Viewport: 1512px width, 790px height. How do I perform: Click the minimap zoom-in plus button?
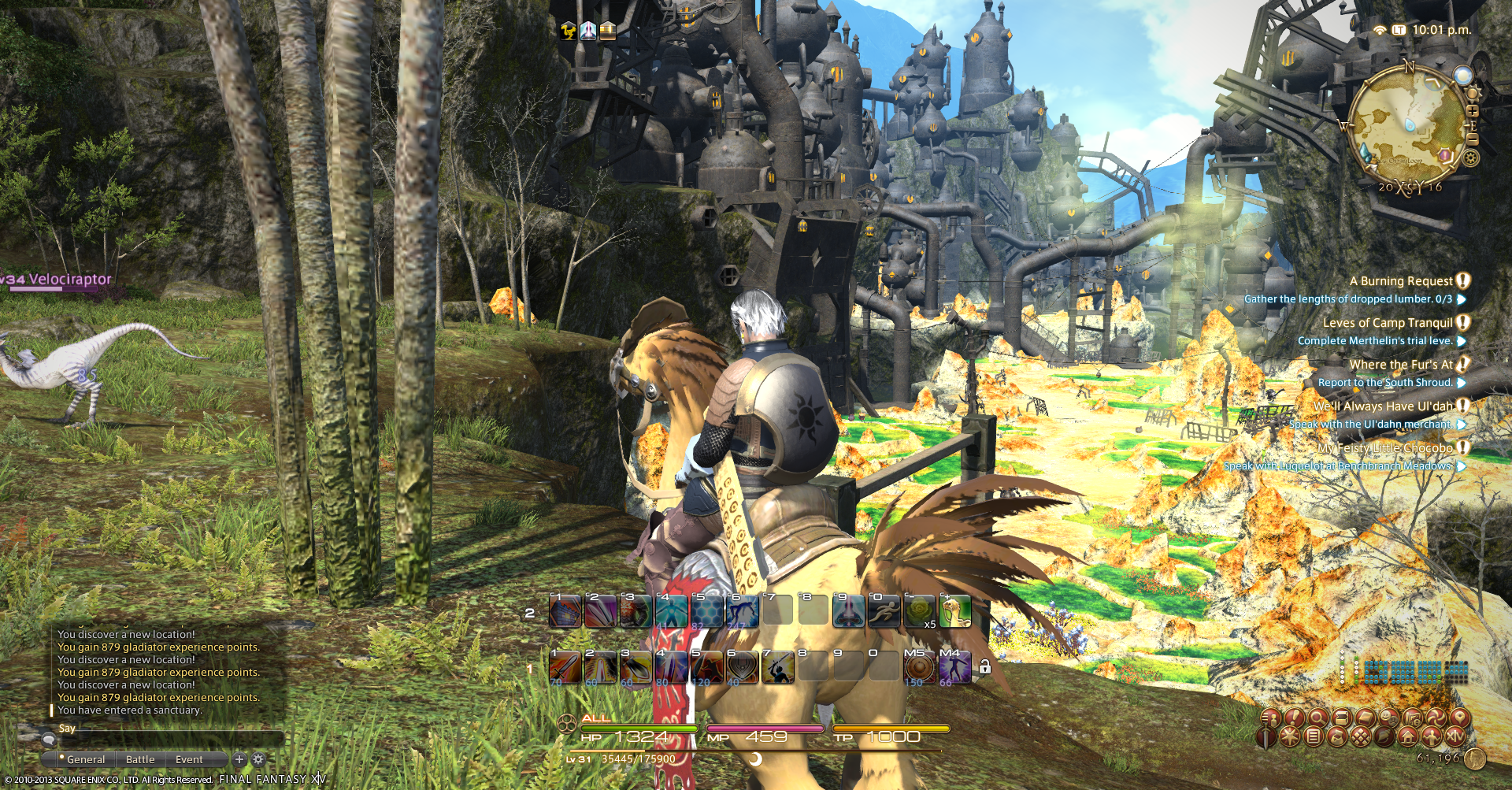point(1473,111)
